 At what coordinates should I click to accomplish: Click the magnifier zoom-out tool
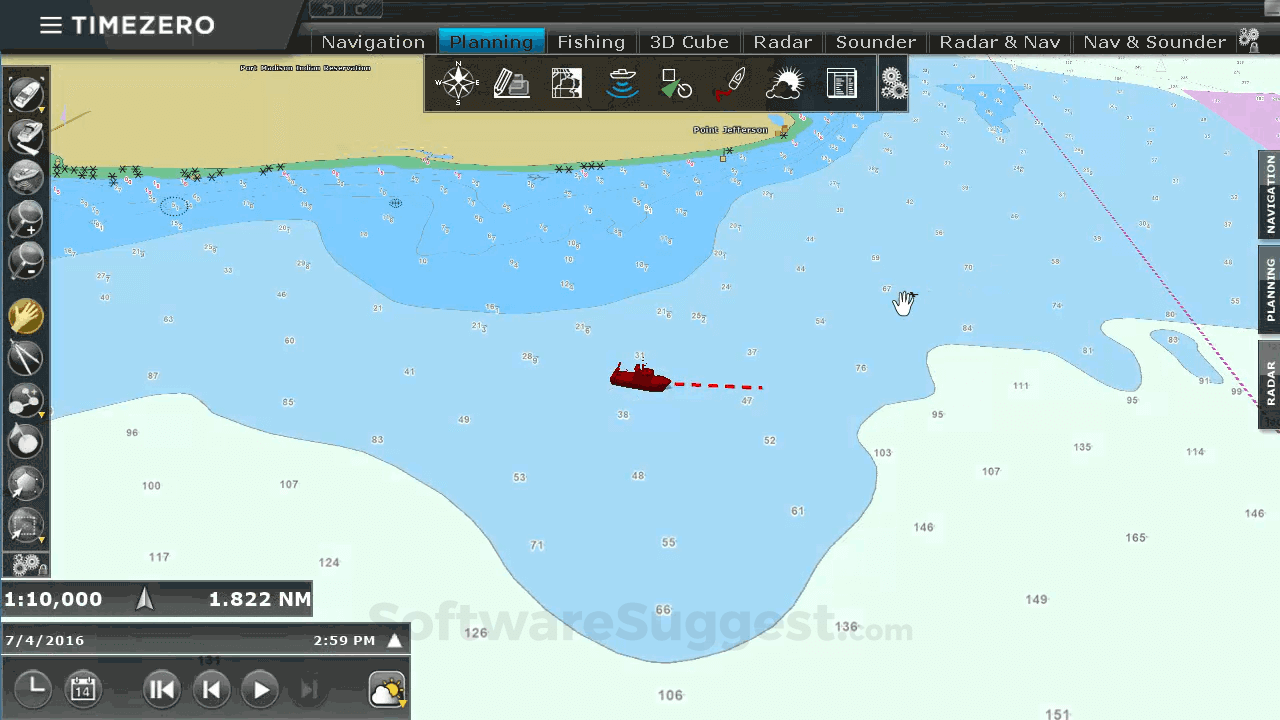tap(25, 262)
